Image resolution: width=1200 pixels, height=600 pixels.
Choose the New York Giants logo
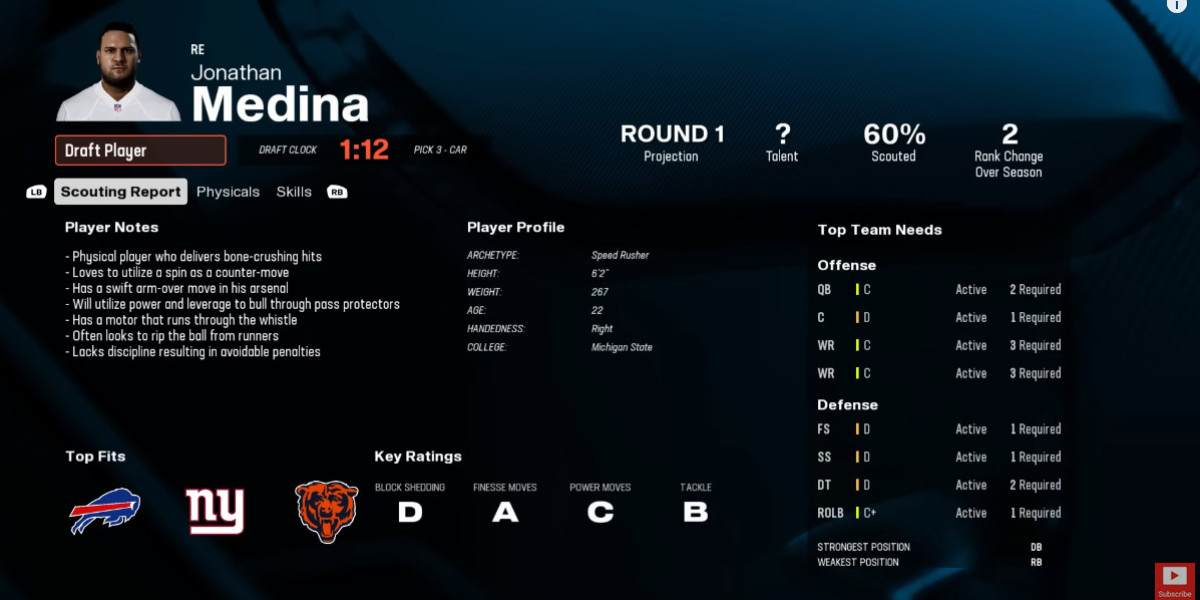click(x=215, y=511)
